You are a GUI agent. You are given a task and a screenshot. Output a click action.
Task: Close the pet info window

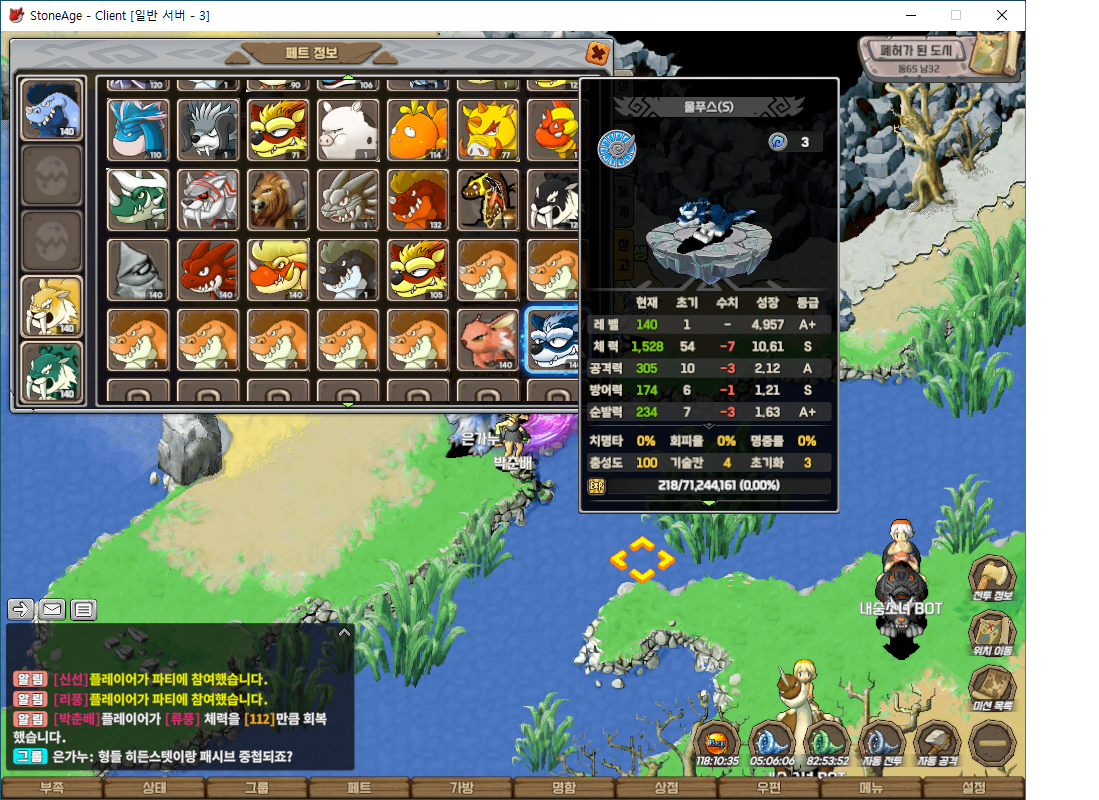click(x=597, y=53)
